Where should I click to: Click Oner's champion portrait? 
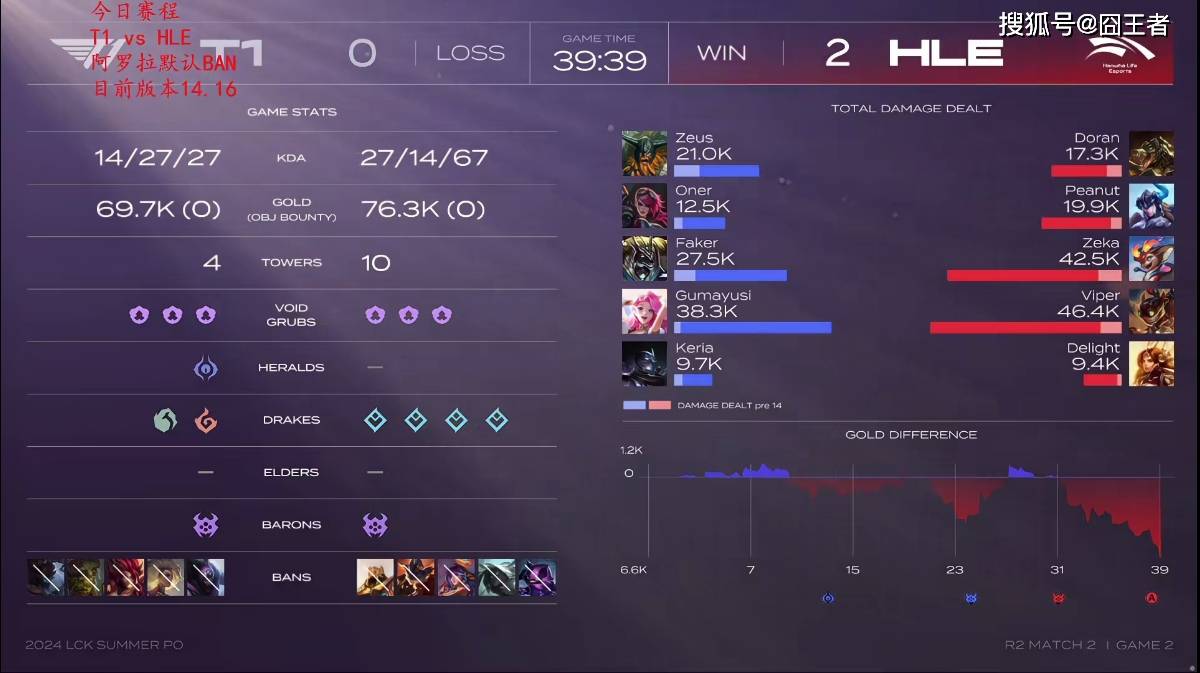pos(644,206)
